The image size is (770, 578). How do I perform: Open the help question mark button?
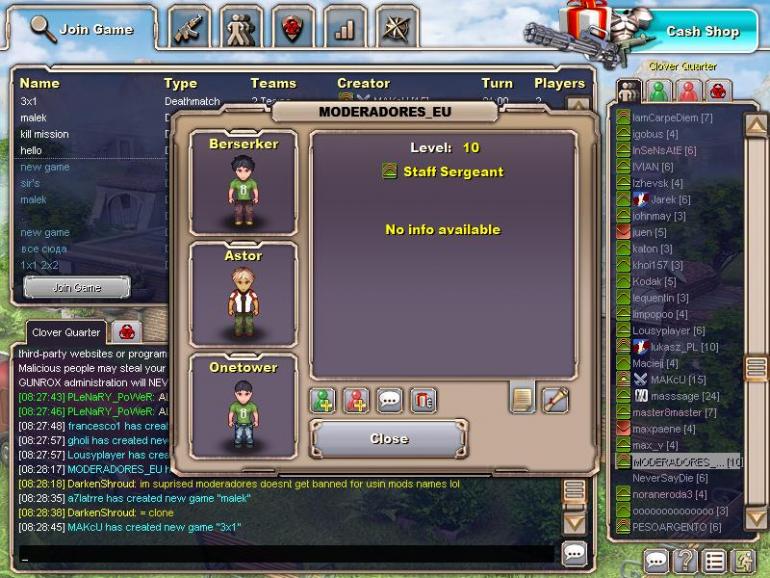pyautogui.click(x=685, y=560)
